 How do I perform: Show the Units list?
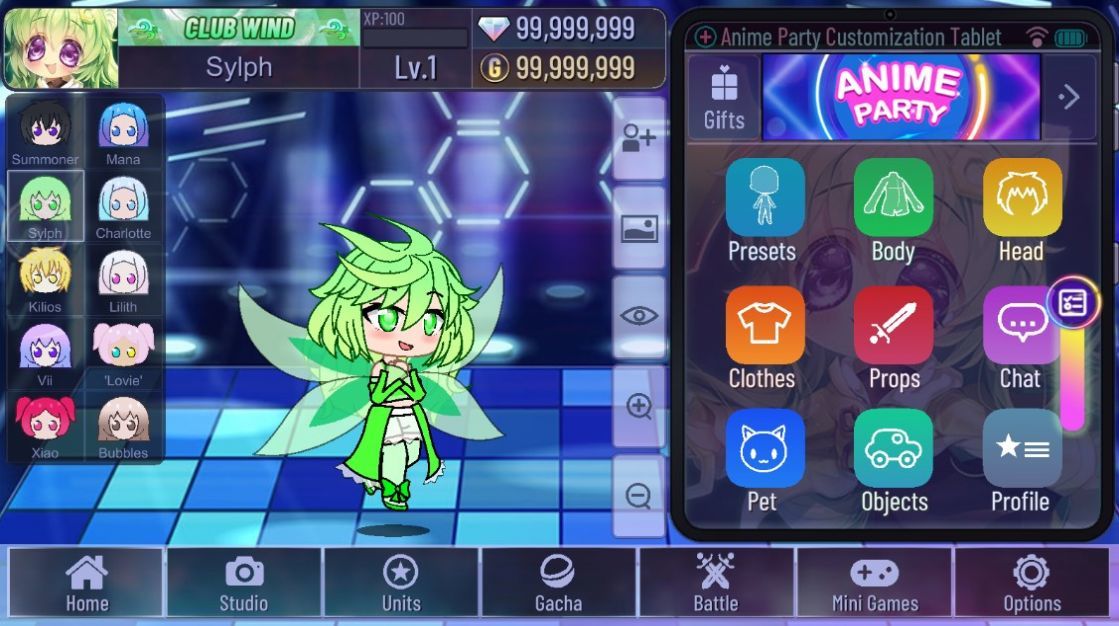coord(401,582)
